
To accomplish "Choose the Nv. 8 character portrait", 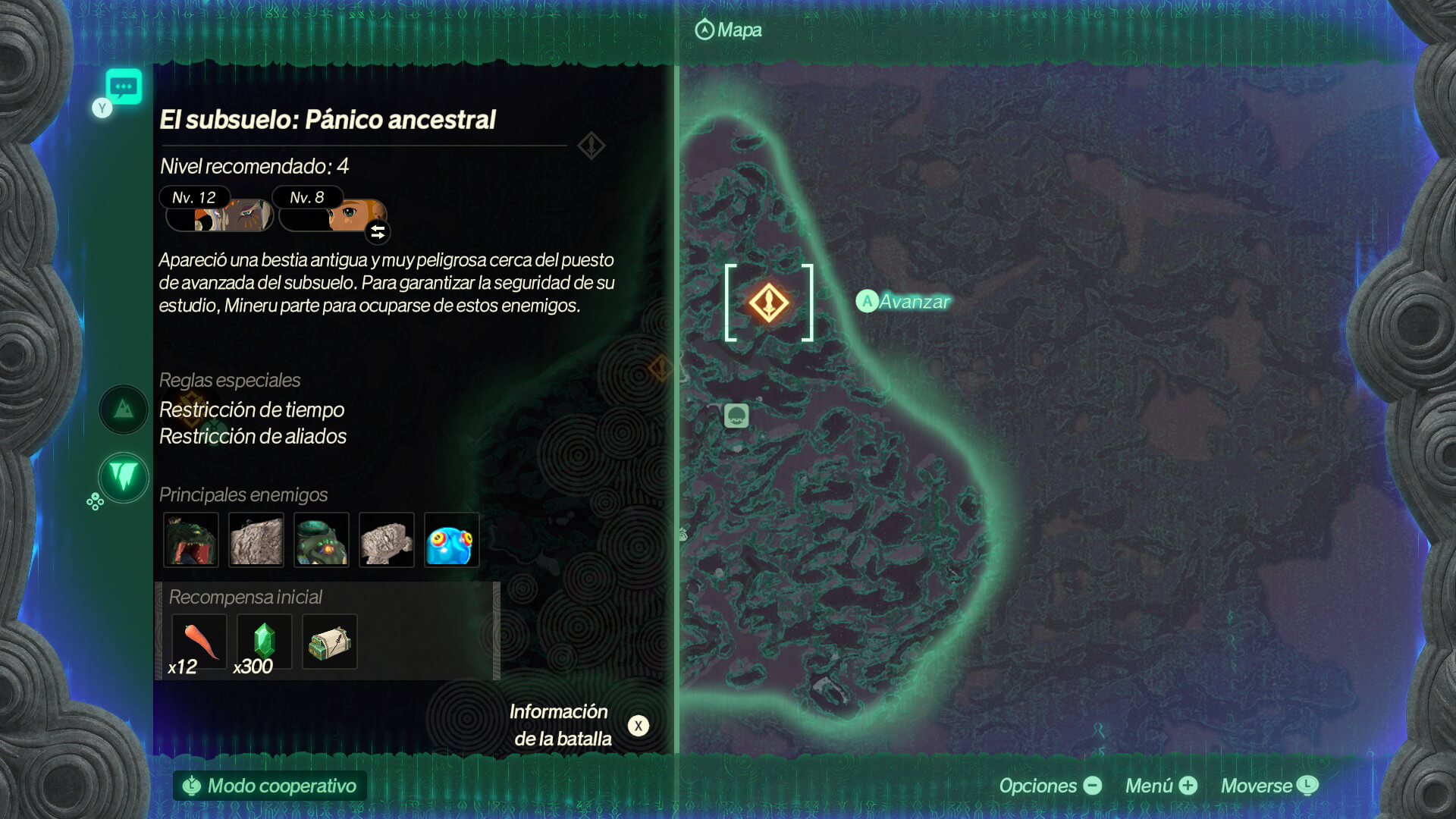I will (334, 215).
